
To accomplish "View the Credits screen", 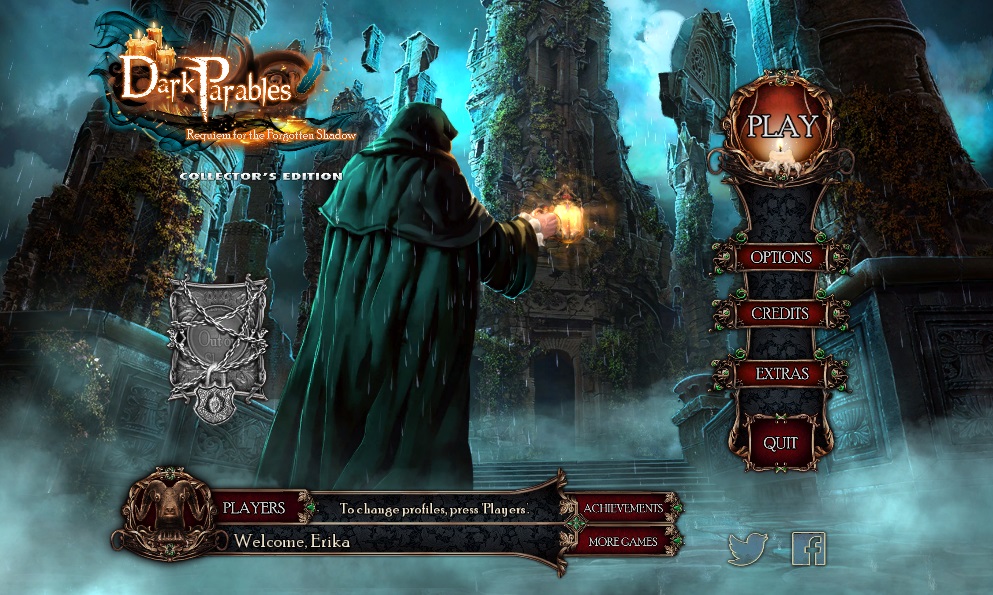I will click(x=781, y=314).
